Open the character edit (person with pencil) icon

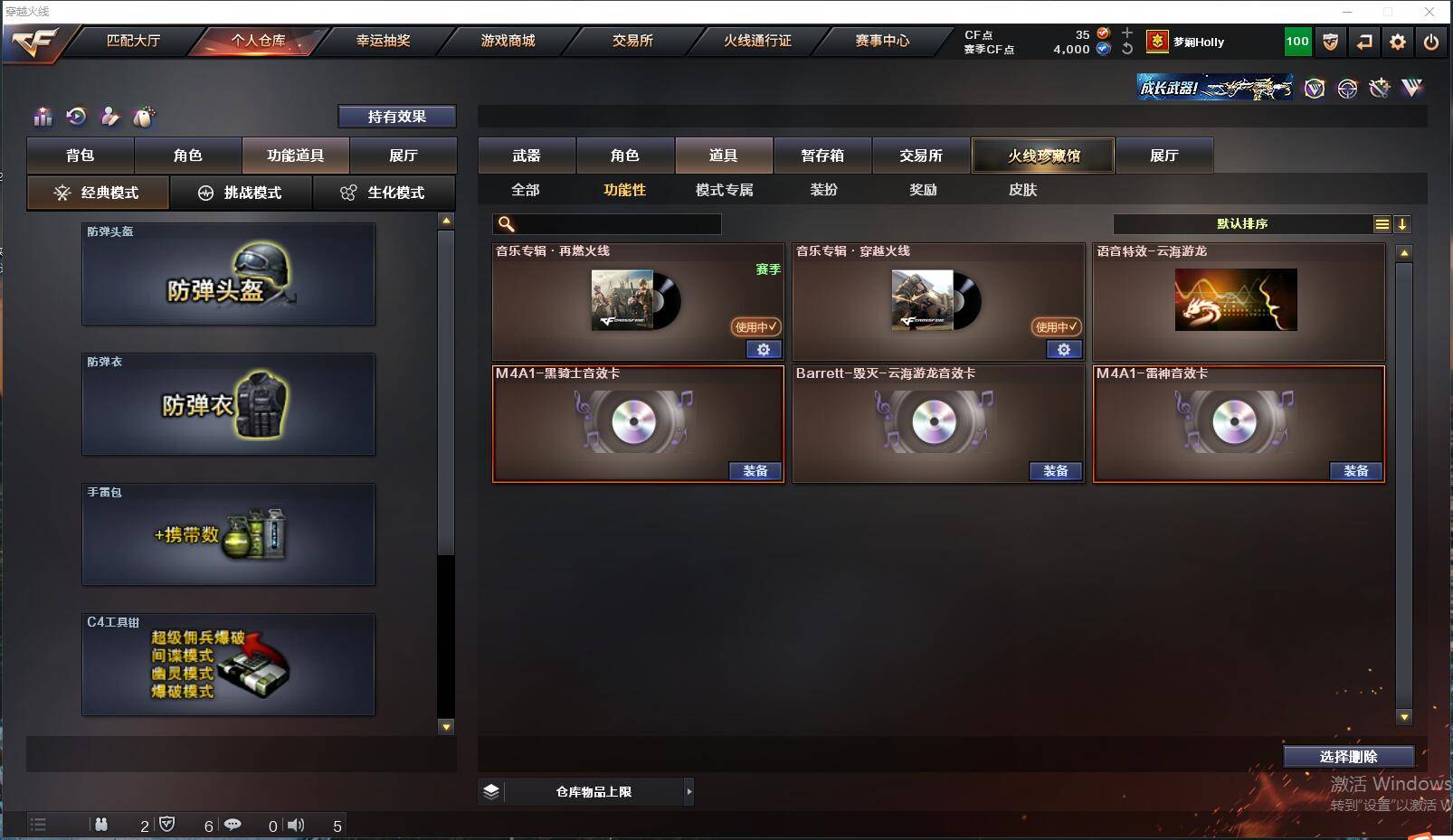point(109,117)
